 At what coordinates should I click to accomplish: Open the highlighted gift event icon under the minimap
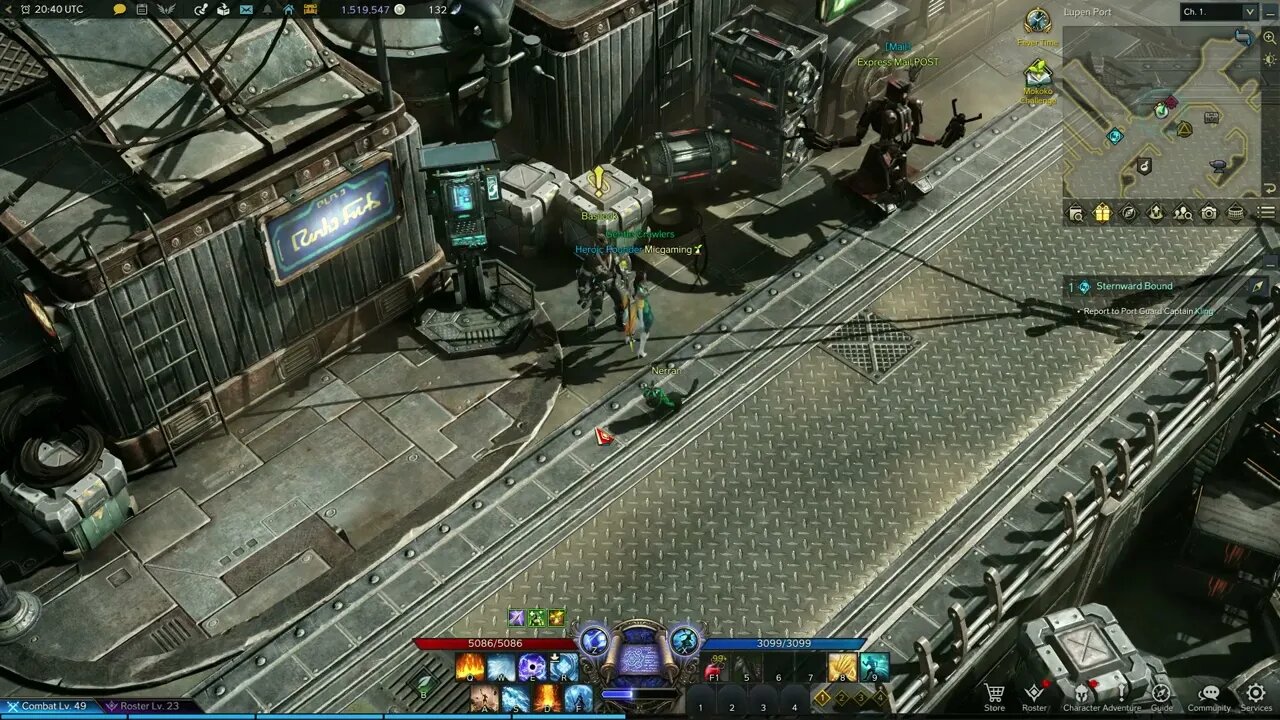coord(1104,212)
